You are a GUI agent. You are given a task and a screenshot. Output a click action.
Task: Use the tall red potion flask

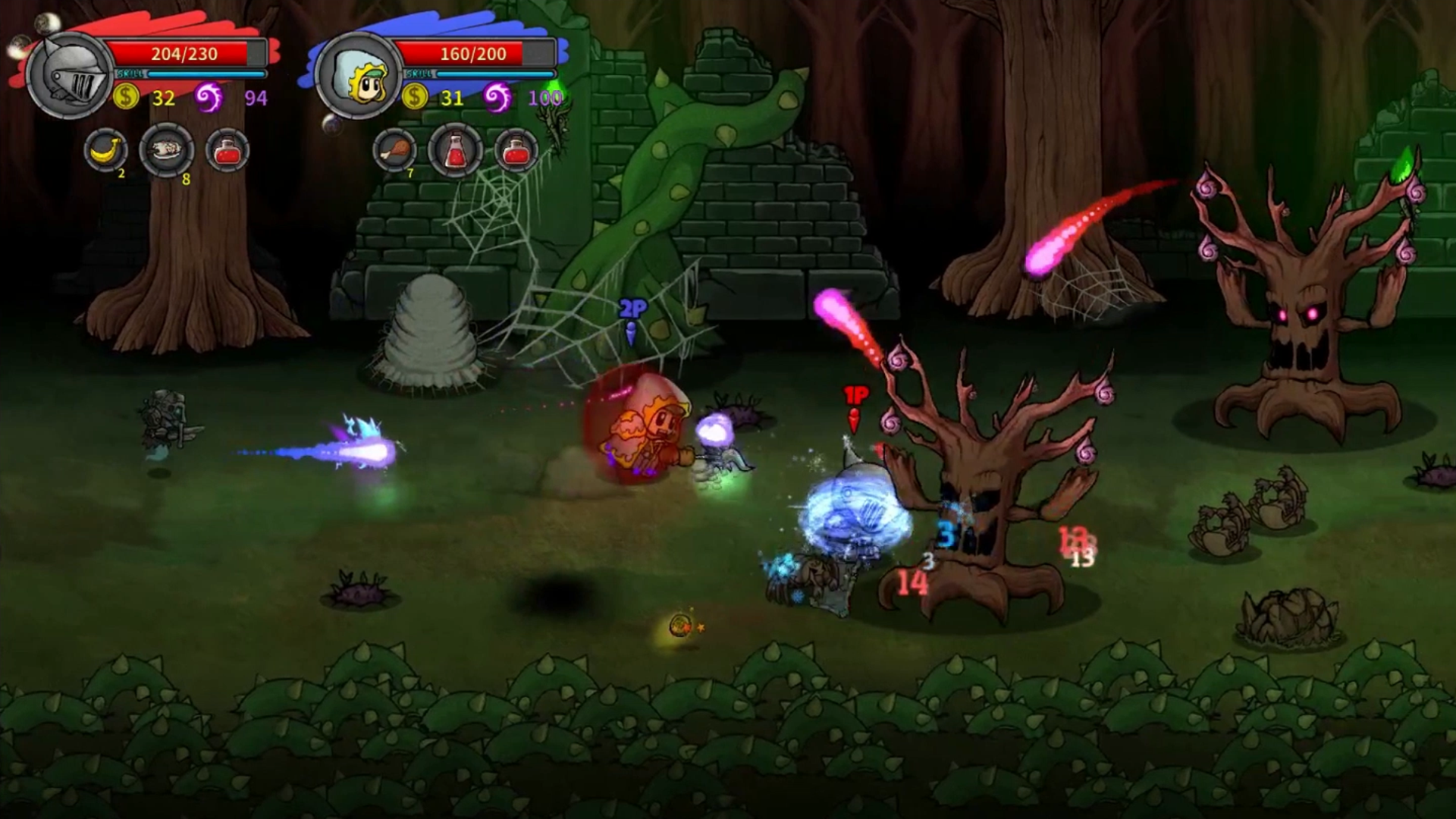(455, 150)
